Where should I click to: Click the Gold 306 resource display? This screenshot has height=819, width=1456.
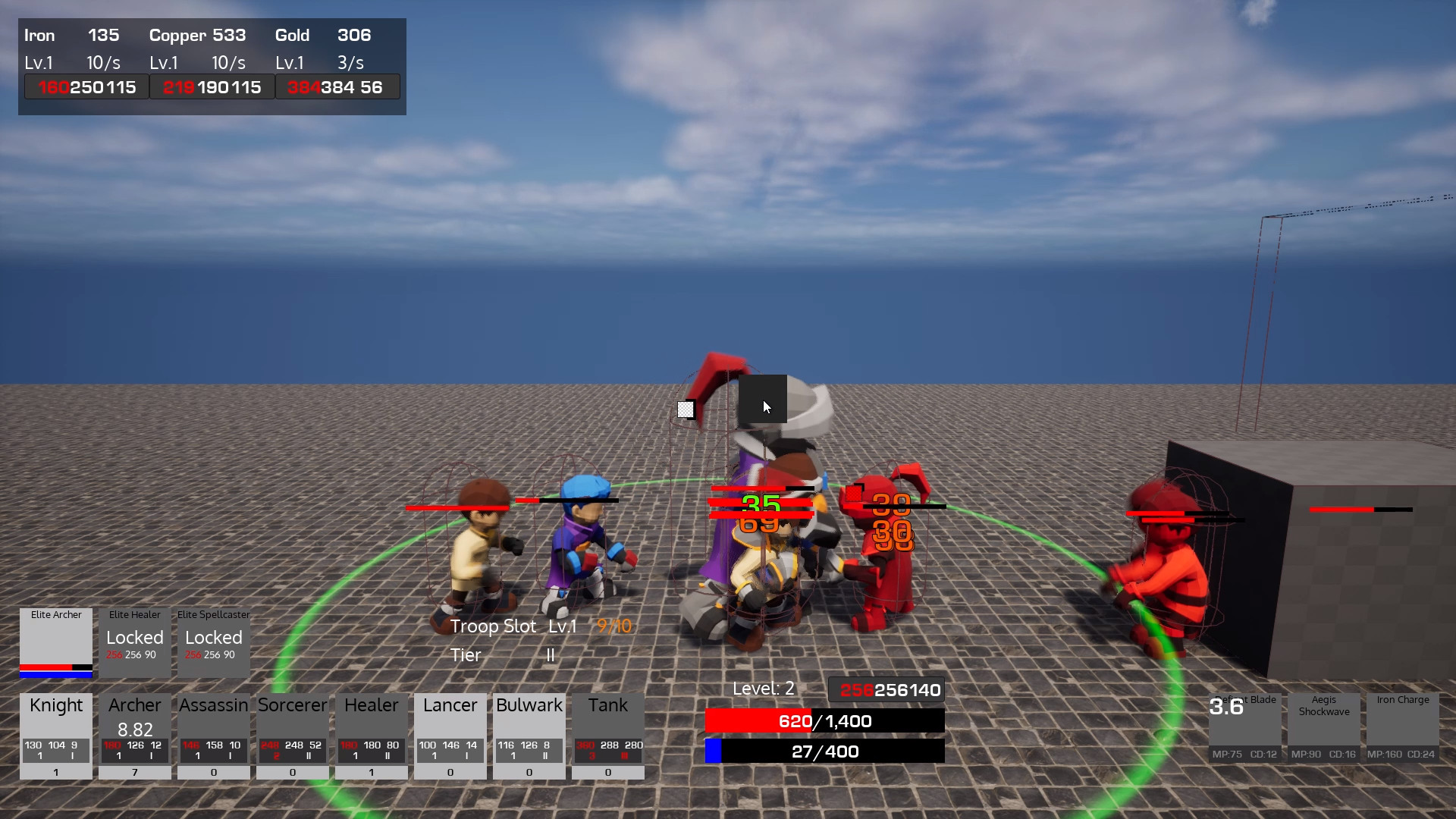coord(322,35)
